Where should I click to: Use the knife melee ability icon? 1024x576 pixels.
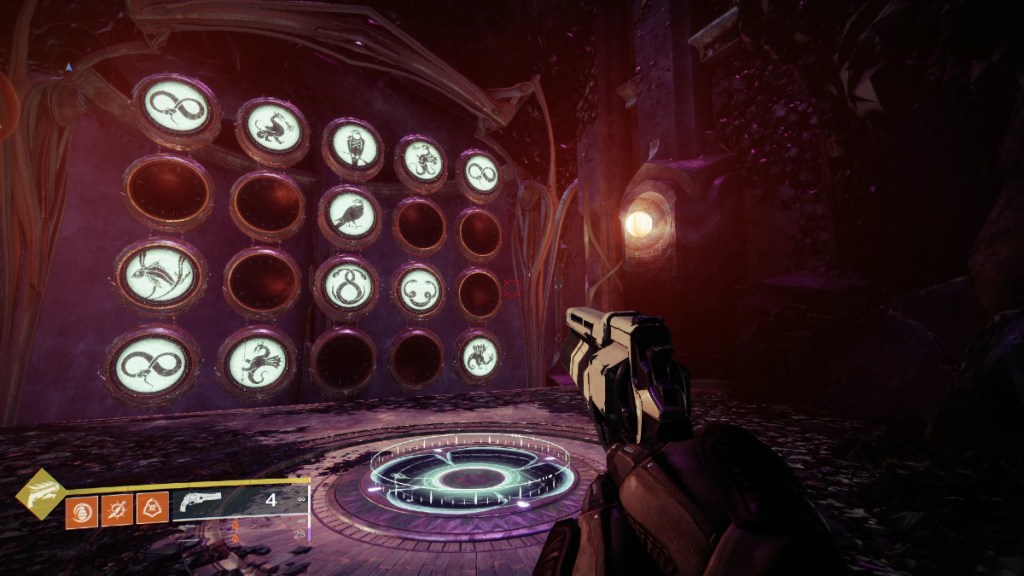[116, 509]
